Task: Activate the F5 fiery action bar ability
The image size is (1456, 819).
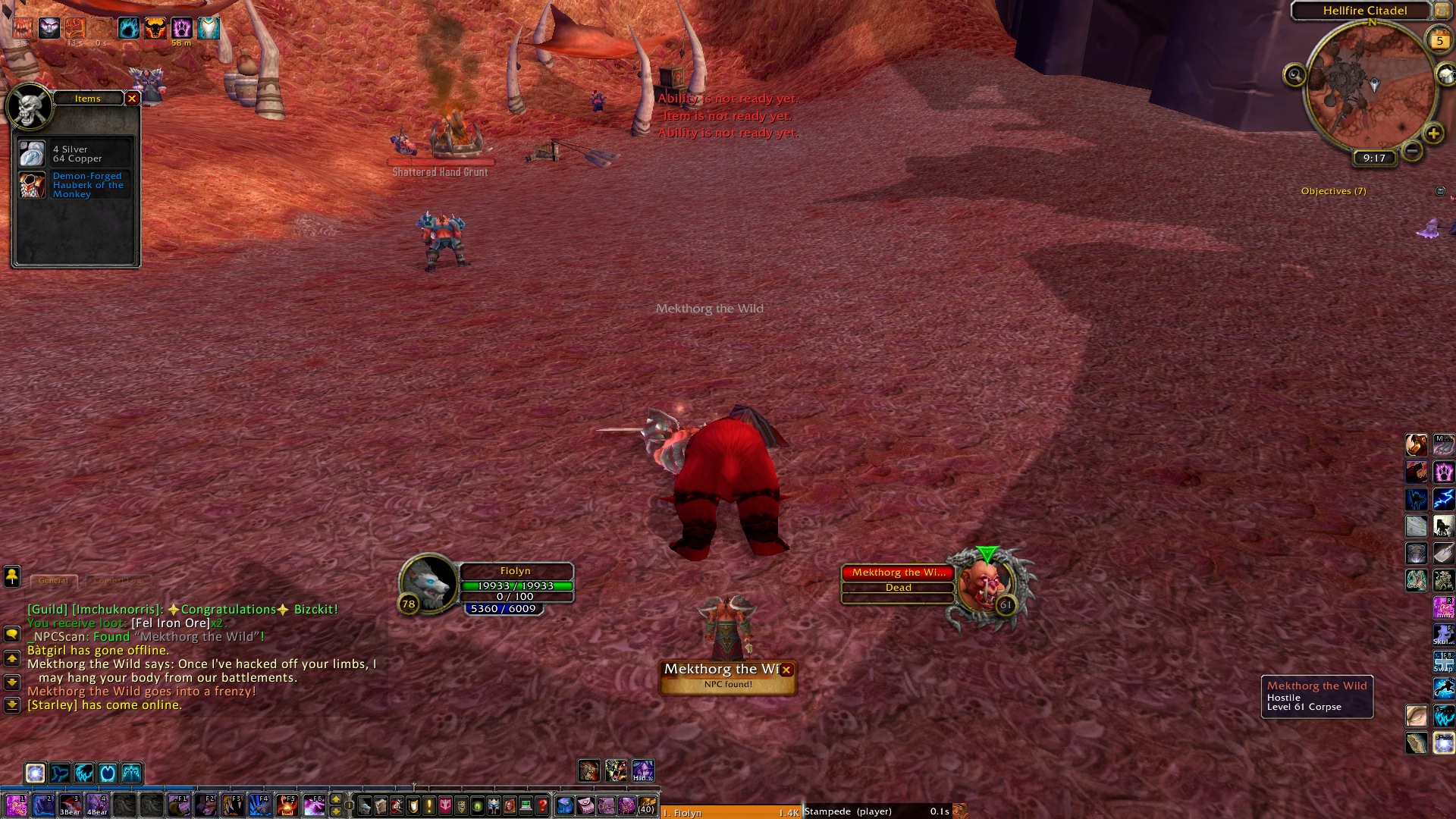Action: click(287, 805)
